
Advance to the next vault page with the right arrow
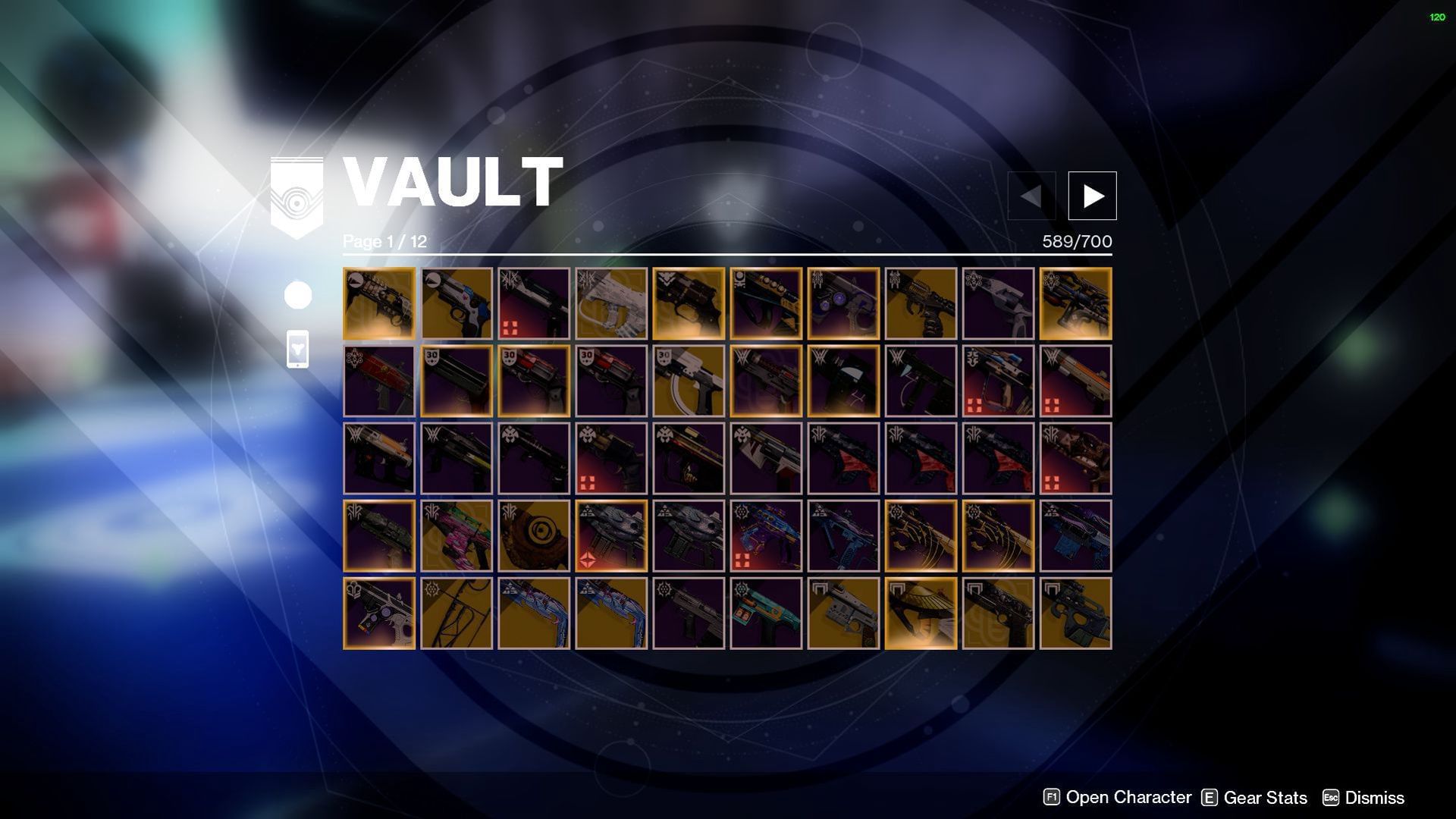click(1092, 195)
